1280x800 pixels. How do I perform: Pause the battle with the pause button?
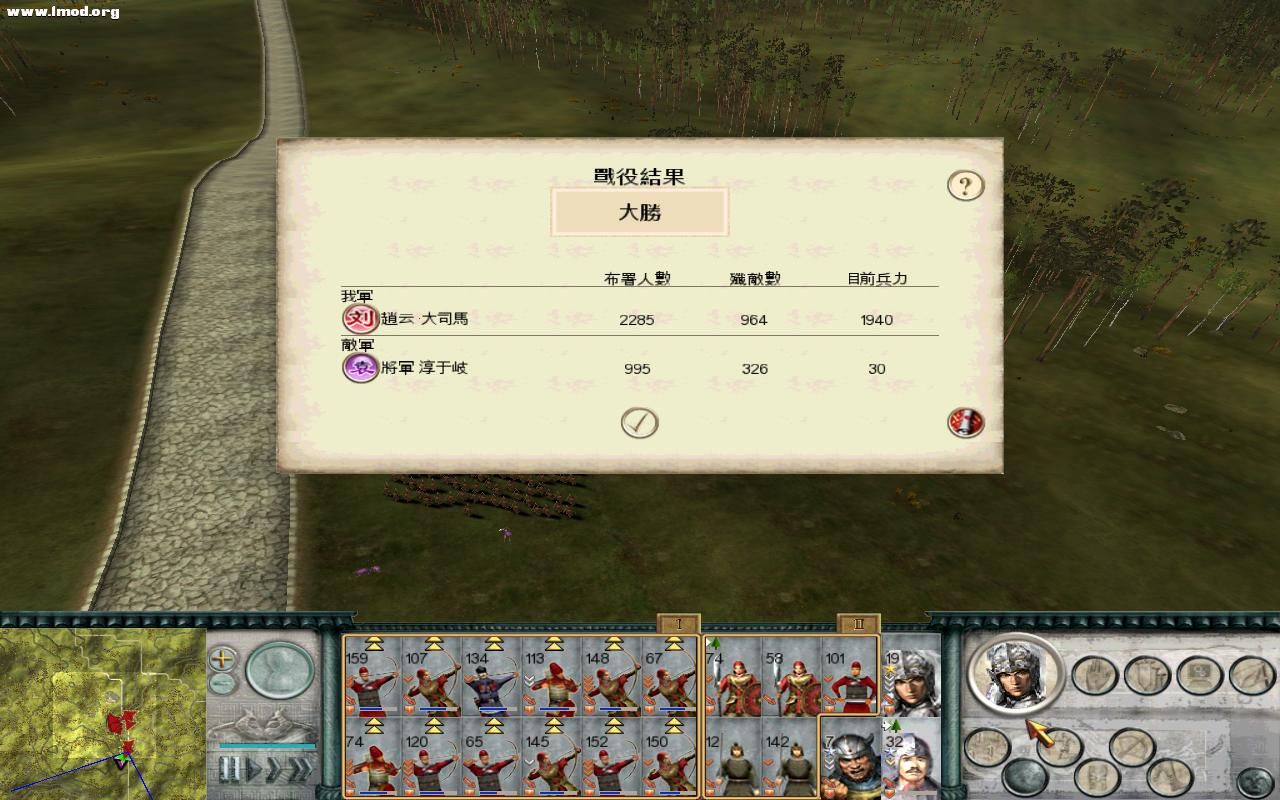point(229,768)
